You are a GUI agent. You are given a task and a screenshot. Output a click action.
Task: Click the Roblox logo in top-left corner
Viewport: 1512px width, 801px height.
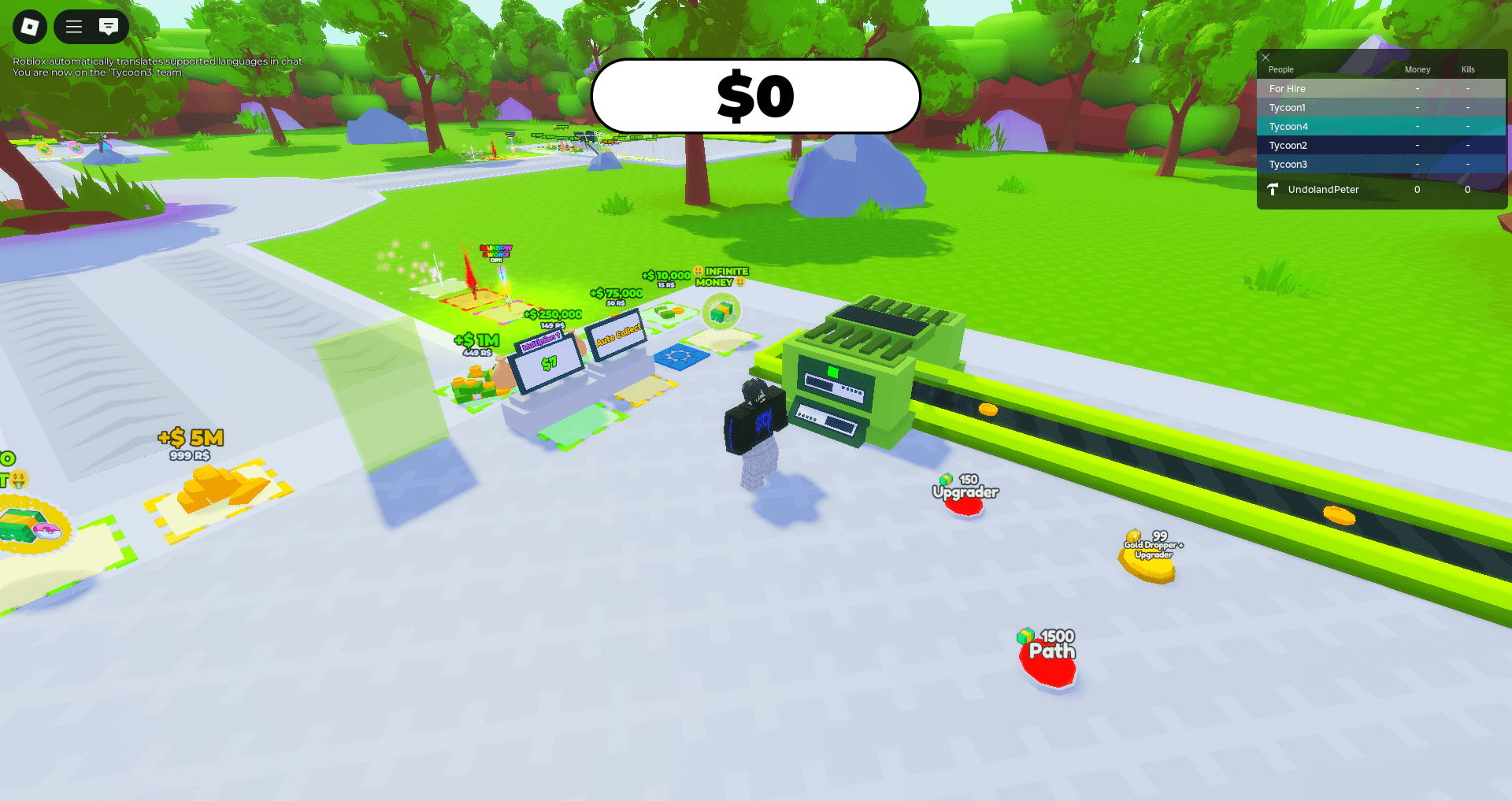[29, 26]
